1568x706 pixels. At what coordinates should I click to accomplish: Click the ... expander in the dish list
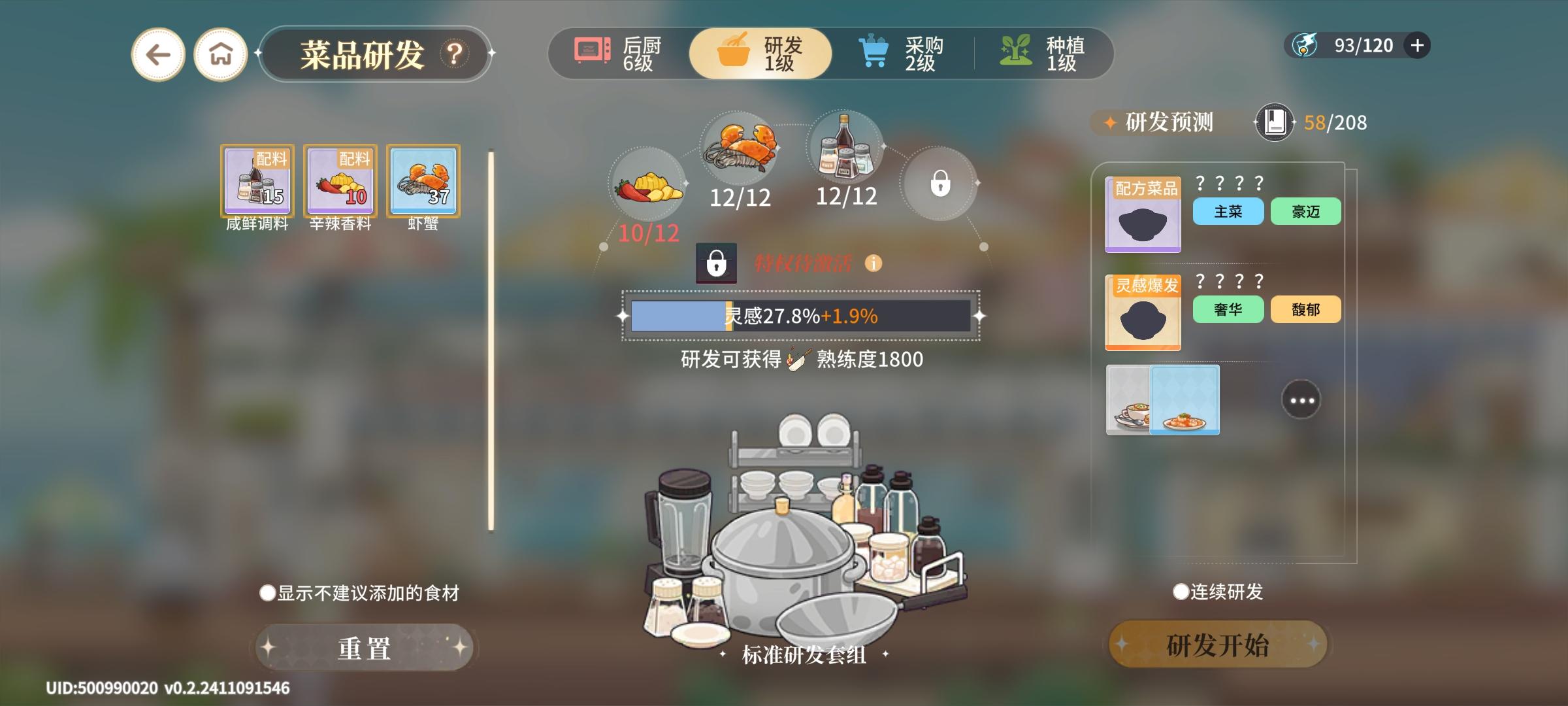coord(1300,399)
